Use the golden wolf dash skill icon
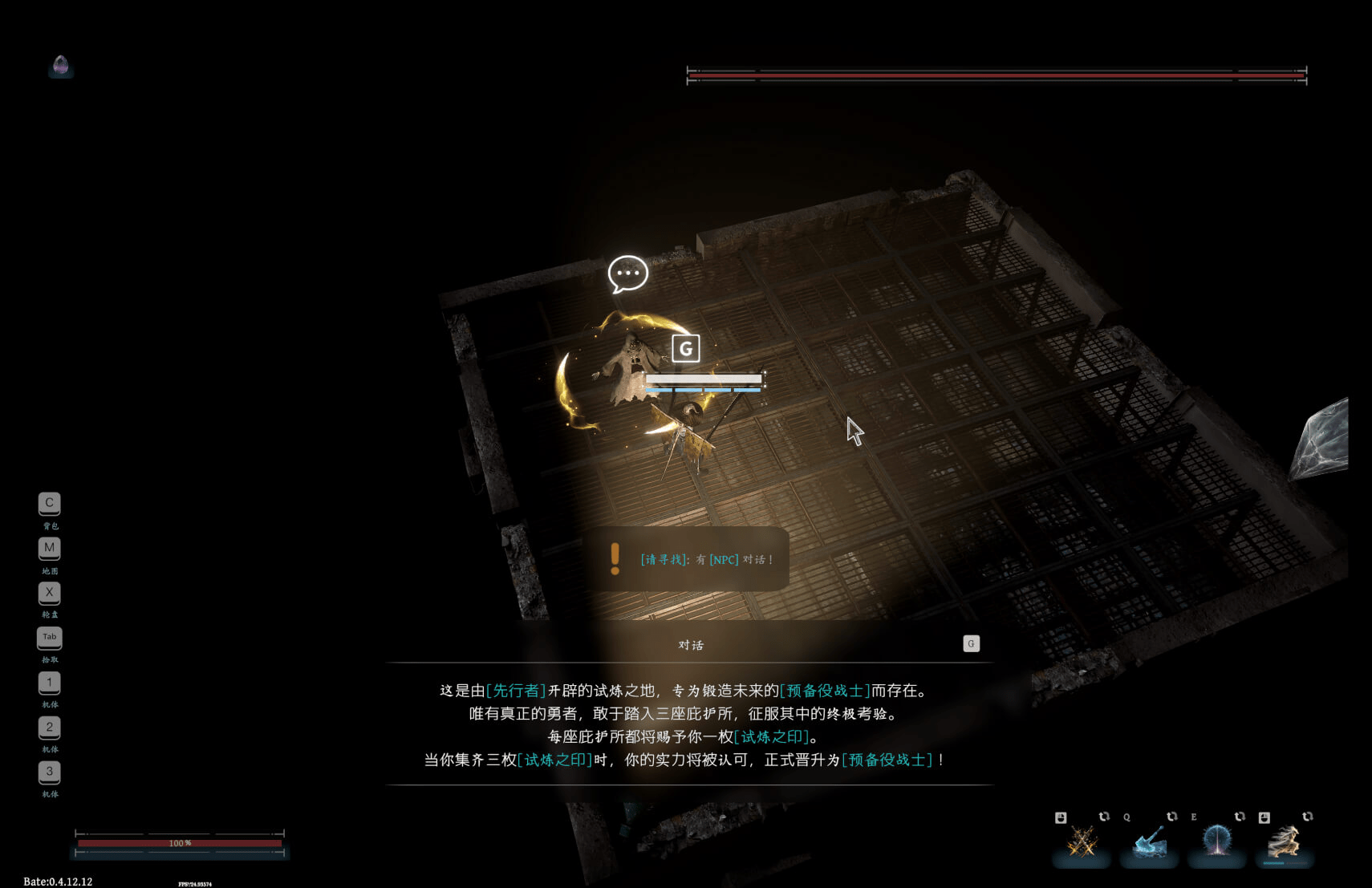 click(x=1285, y=844)
